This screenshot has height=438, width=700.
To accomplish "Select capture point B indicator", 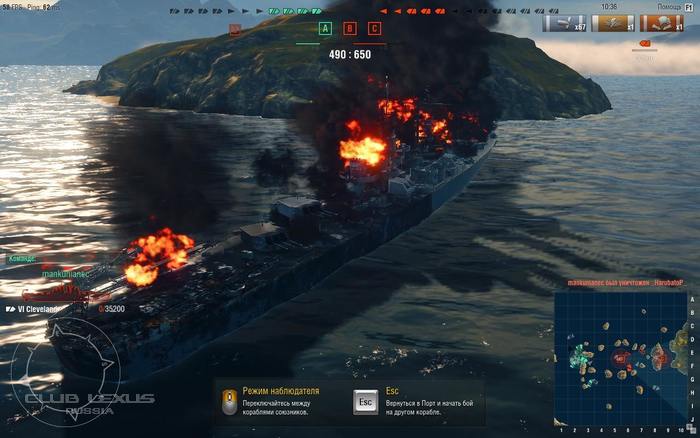I will tap(350, 29).
